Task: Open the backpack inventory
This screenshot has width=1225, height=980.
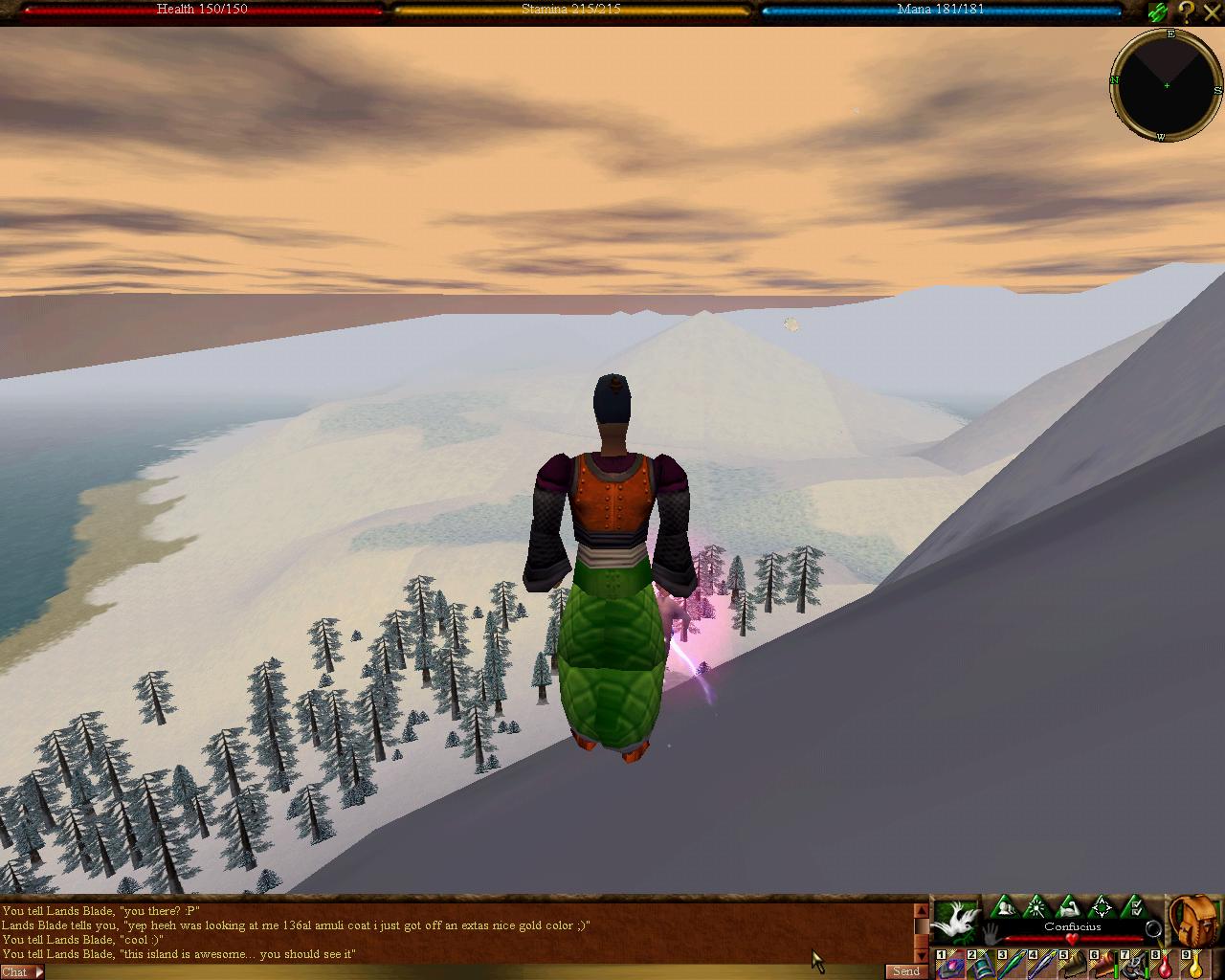Action: (1194, 922)
